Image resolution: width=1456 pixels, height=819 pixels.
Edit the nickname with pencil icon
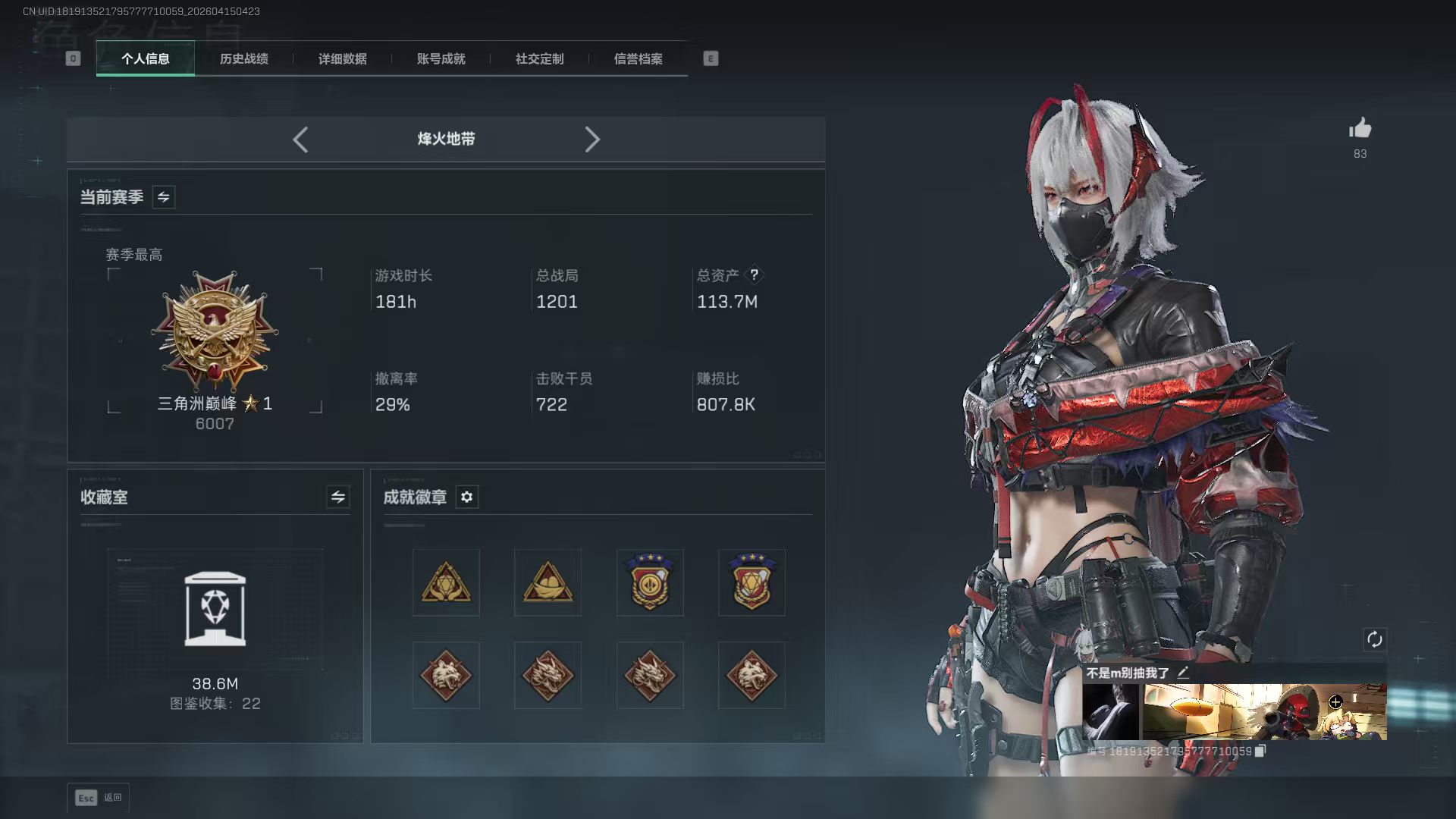1185,672
